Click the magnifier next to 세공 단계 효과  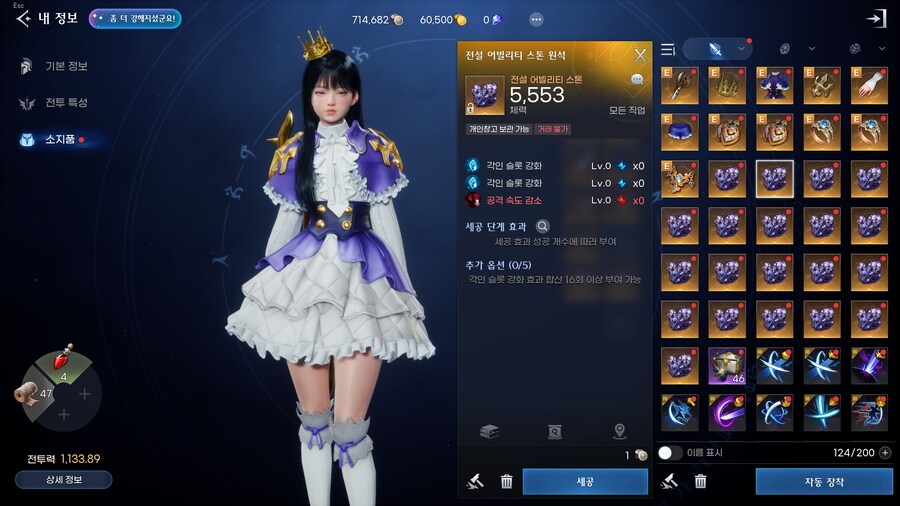click(543, 227)
